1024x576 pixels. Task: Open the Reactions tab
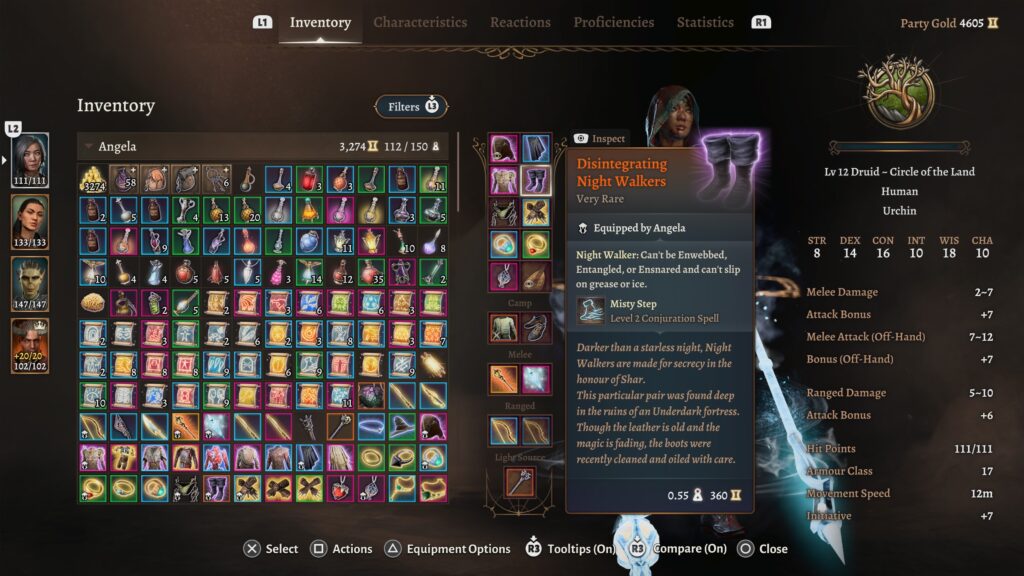pos(520,22)
